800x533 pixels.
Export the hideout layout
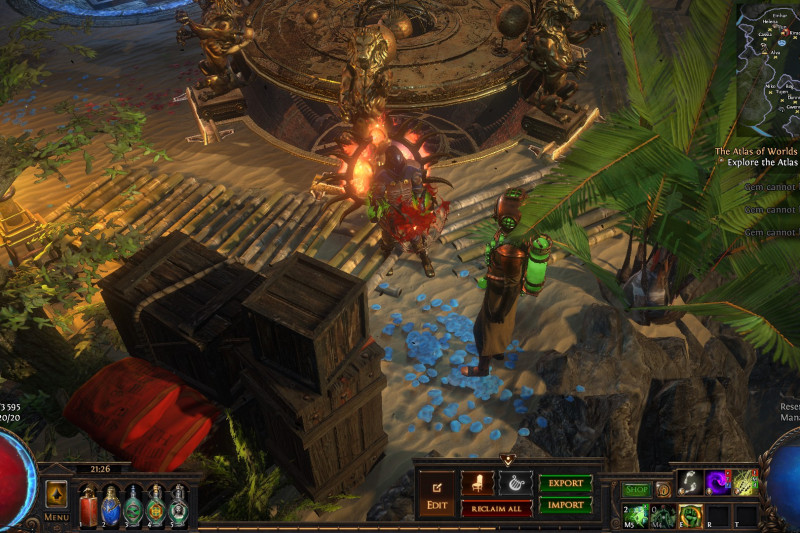pos(565,483)
